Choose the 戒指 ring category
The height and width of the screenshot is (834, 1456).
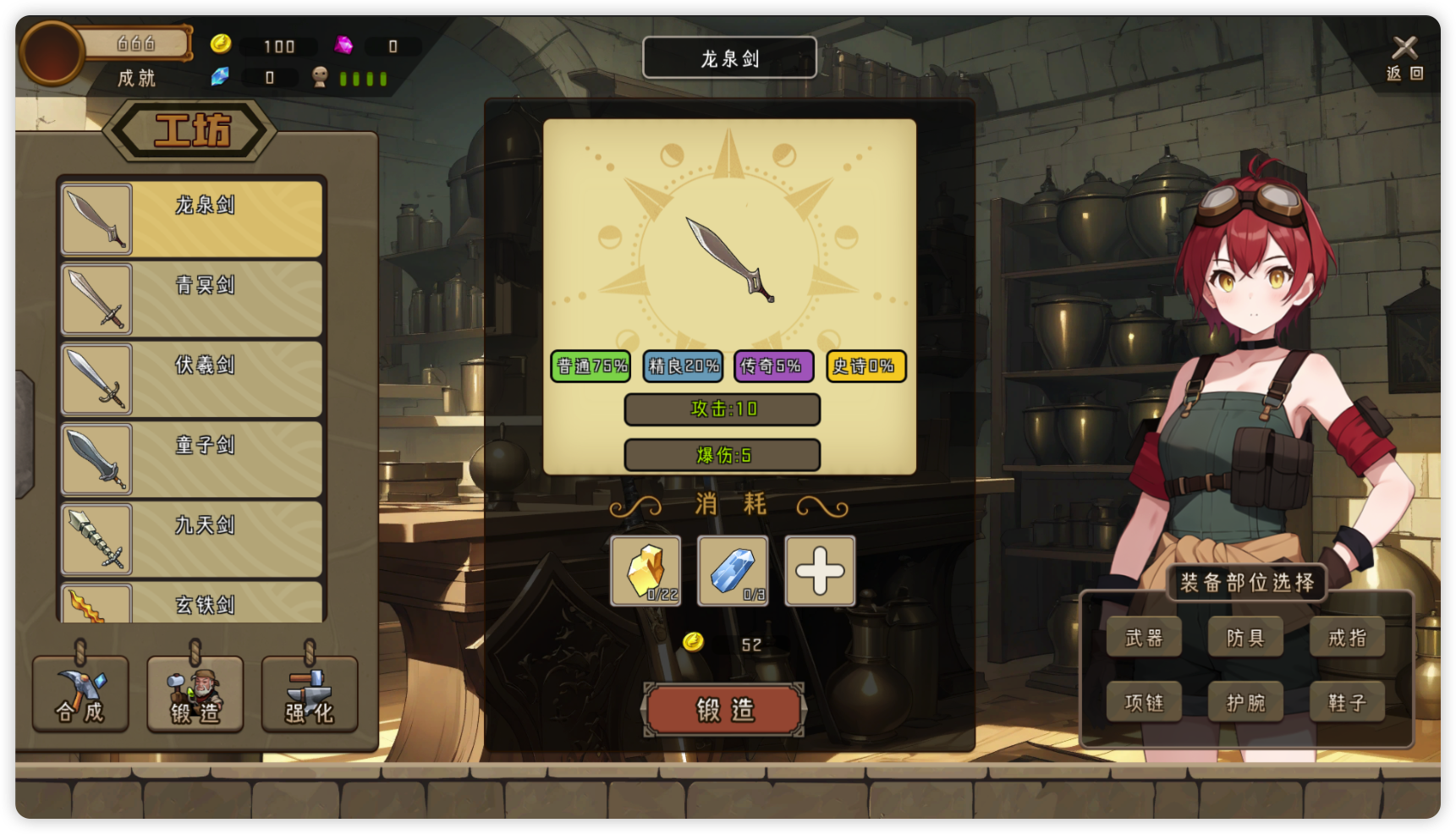tap(1347, 638)
